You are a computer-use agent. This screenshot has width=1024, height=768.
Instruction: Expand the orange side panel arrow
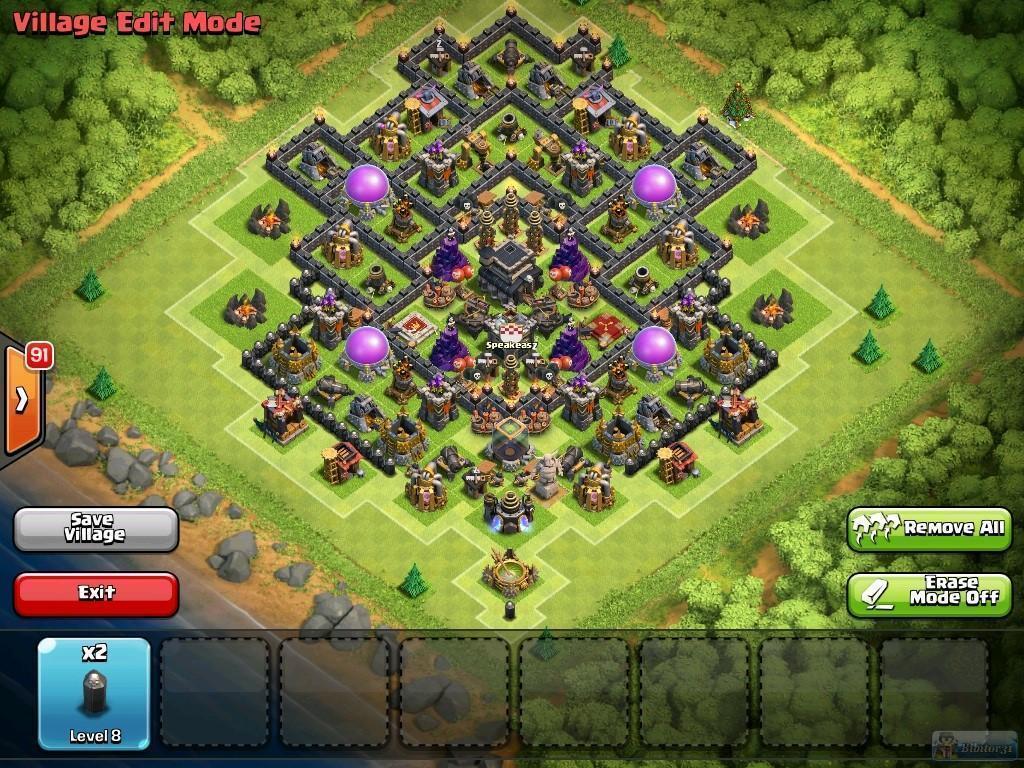pos(22,399)
